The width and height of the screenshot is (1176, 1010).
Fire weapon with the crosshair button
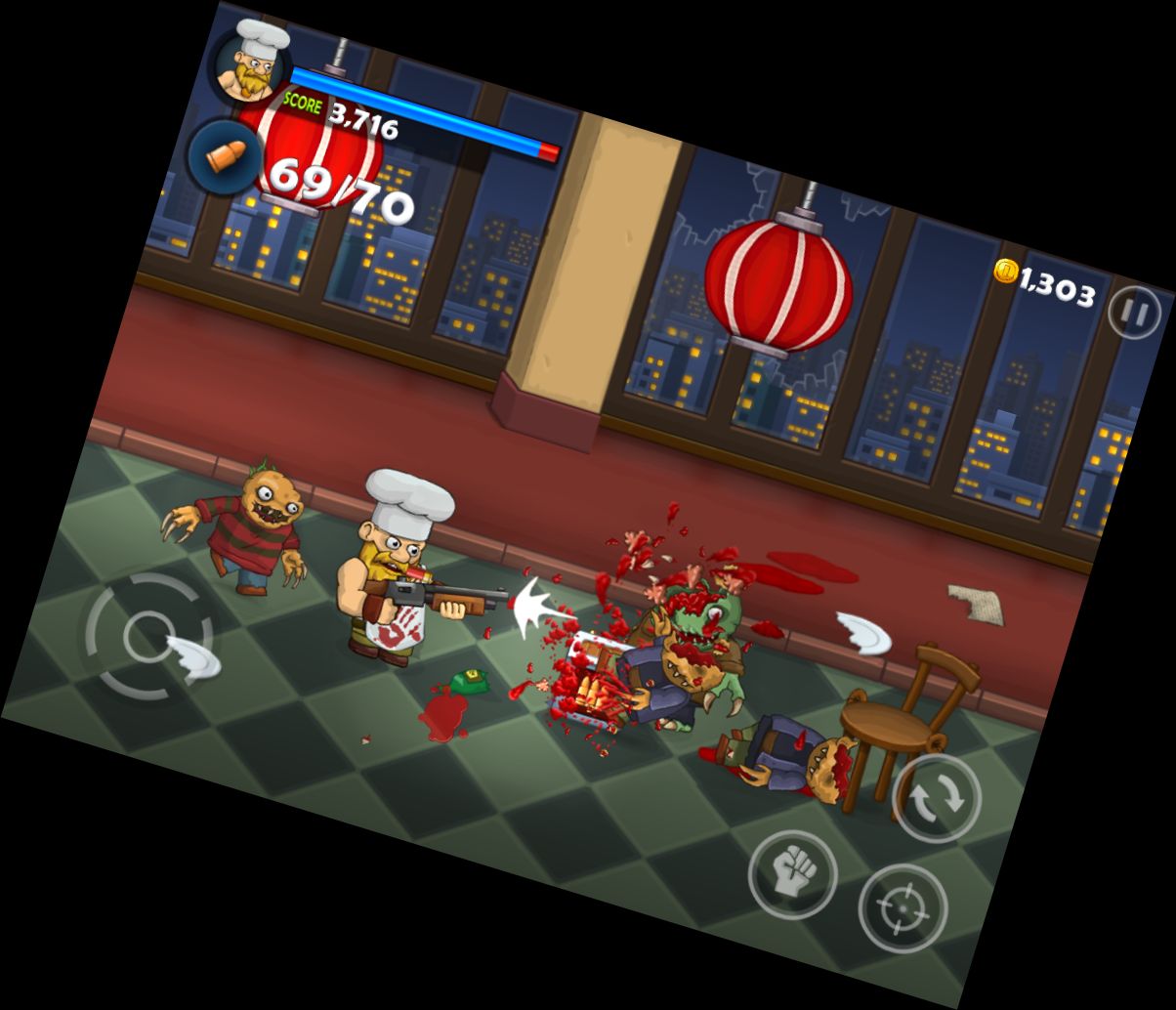[x=902, y=908]
